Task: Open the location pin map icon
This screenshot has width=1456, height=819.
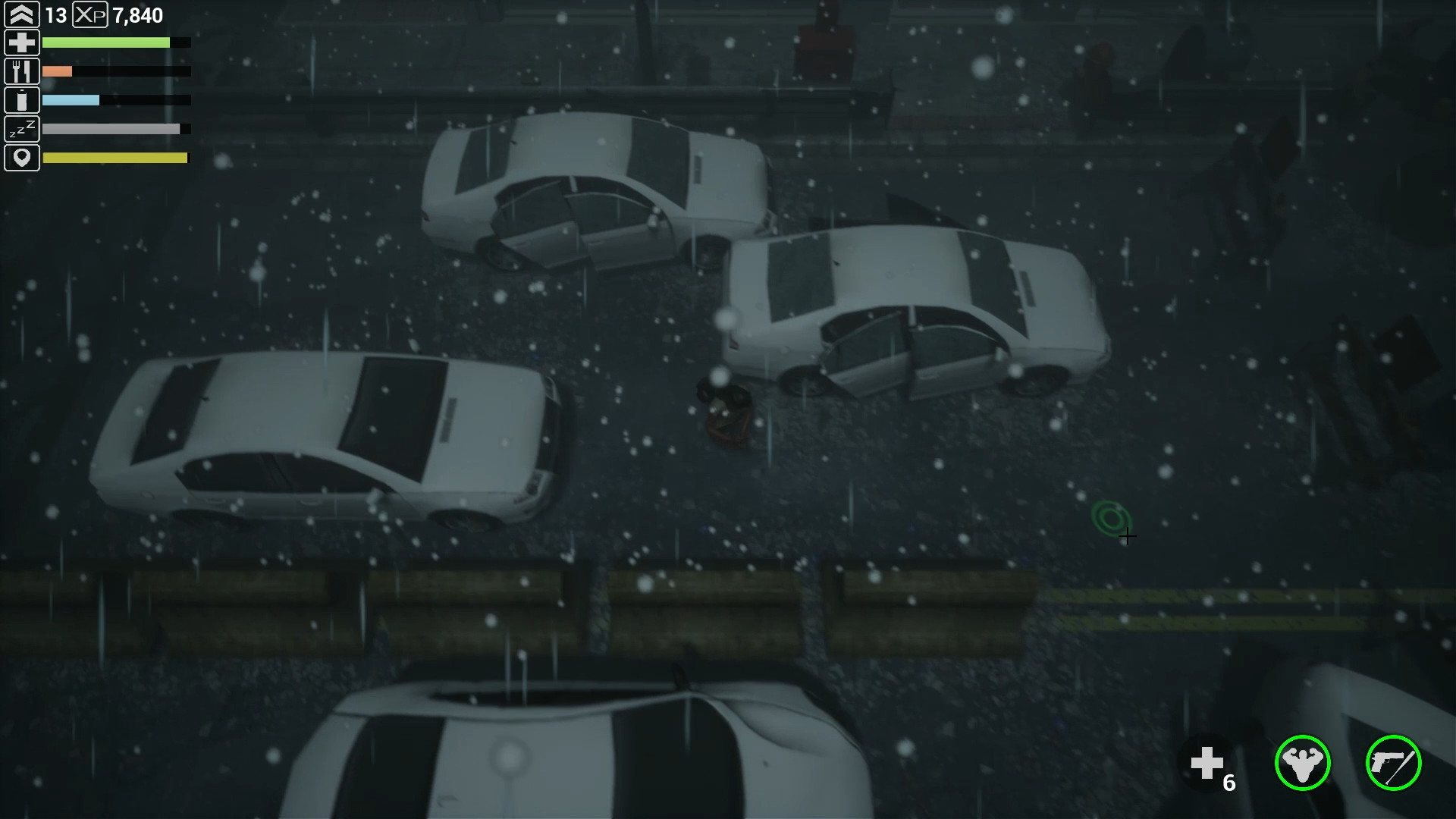Action: pyautogui.click(x=22, y=157)
